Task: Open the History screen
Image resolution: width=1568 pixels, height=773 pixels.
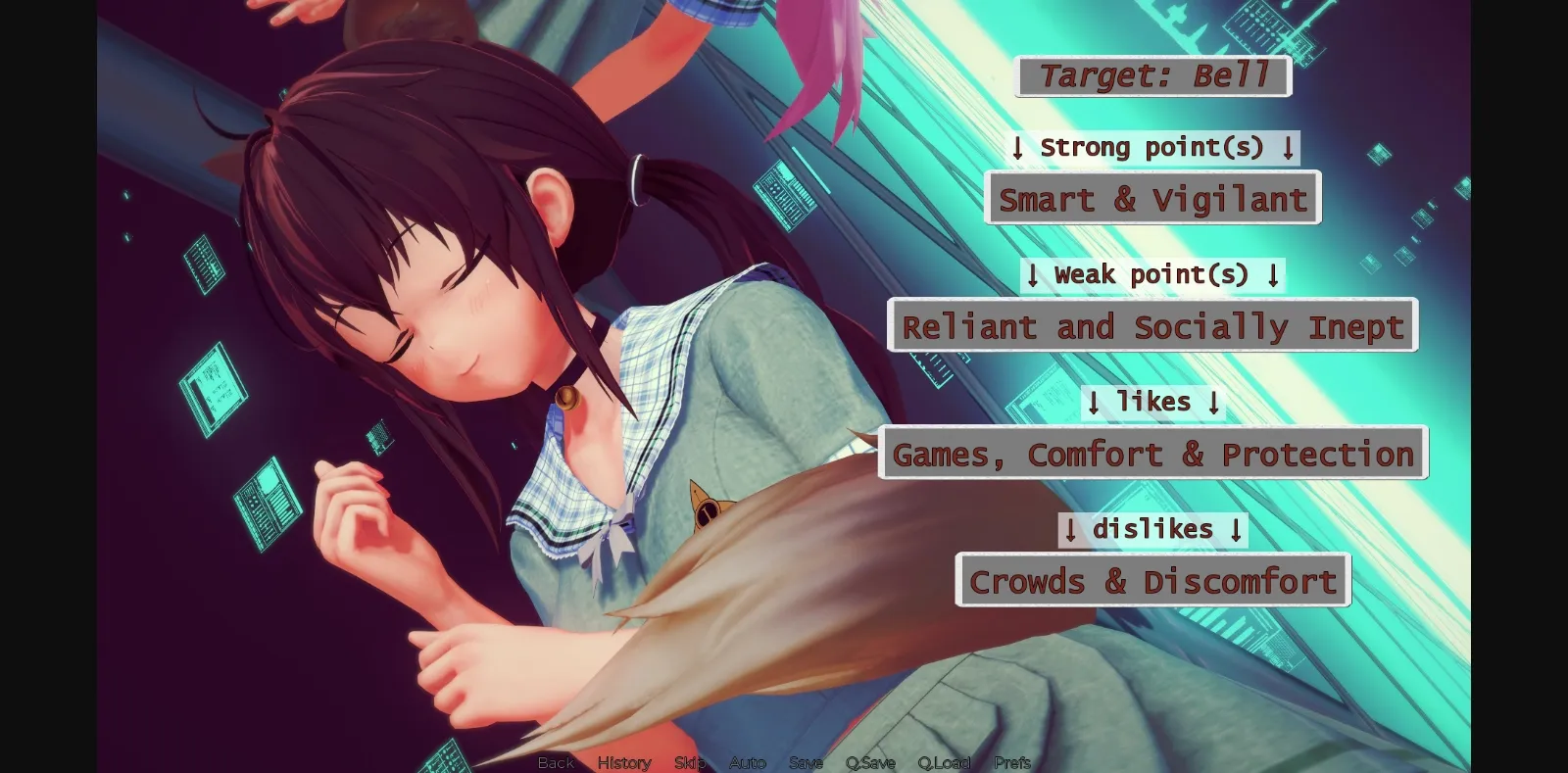Action: (x=624, y=762)
